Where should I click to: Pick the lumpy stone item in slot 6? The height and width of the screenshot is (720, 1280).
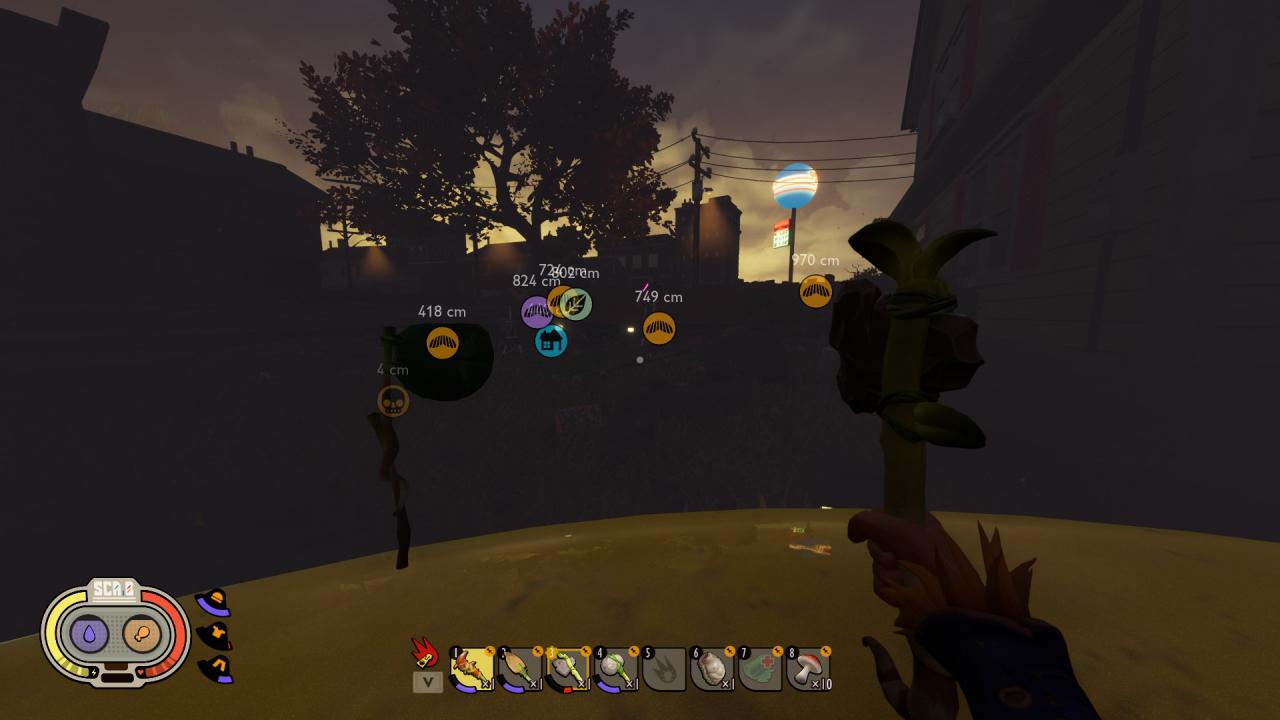(712, 668)
